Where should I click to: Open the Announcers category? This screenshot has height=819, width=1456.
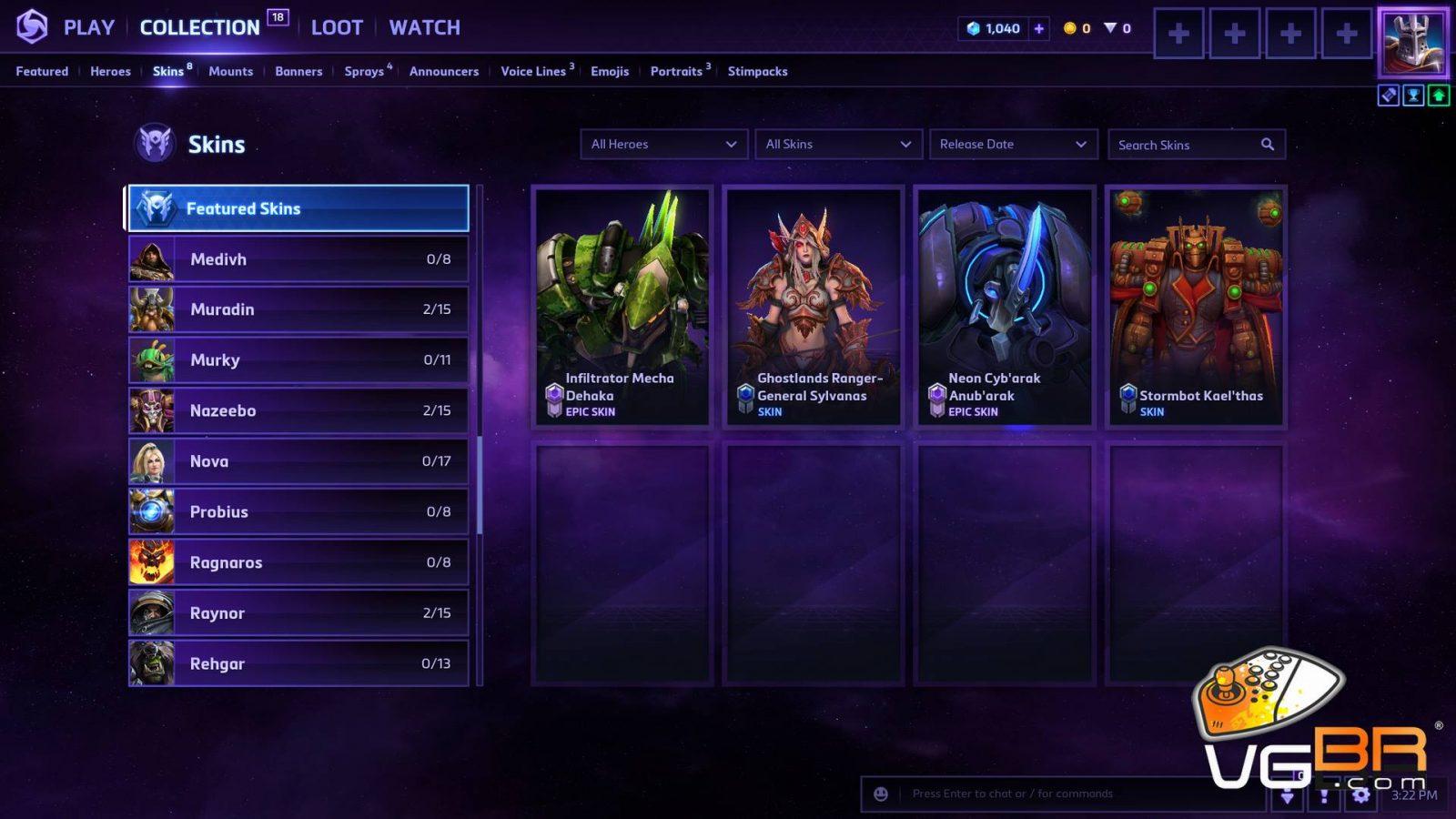443,71
